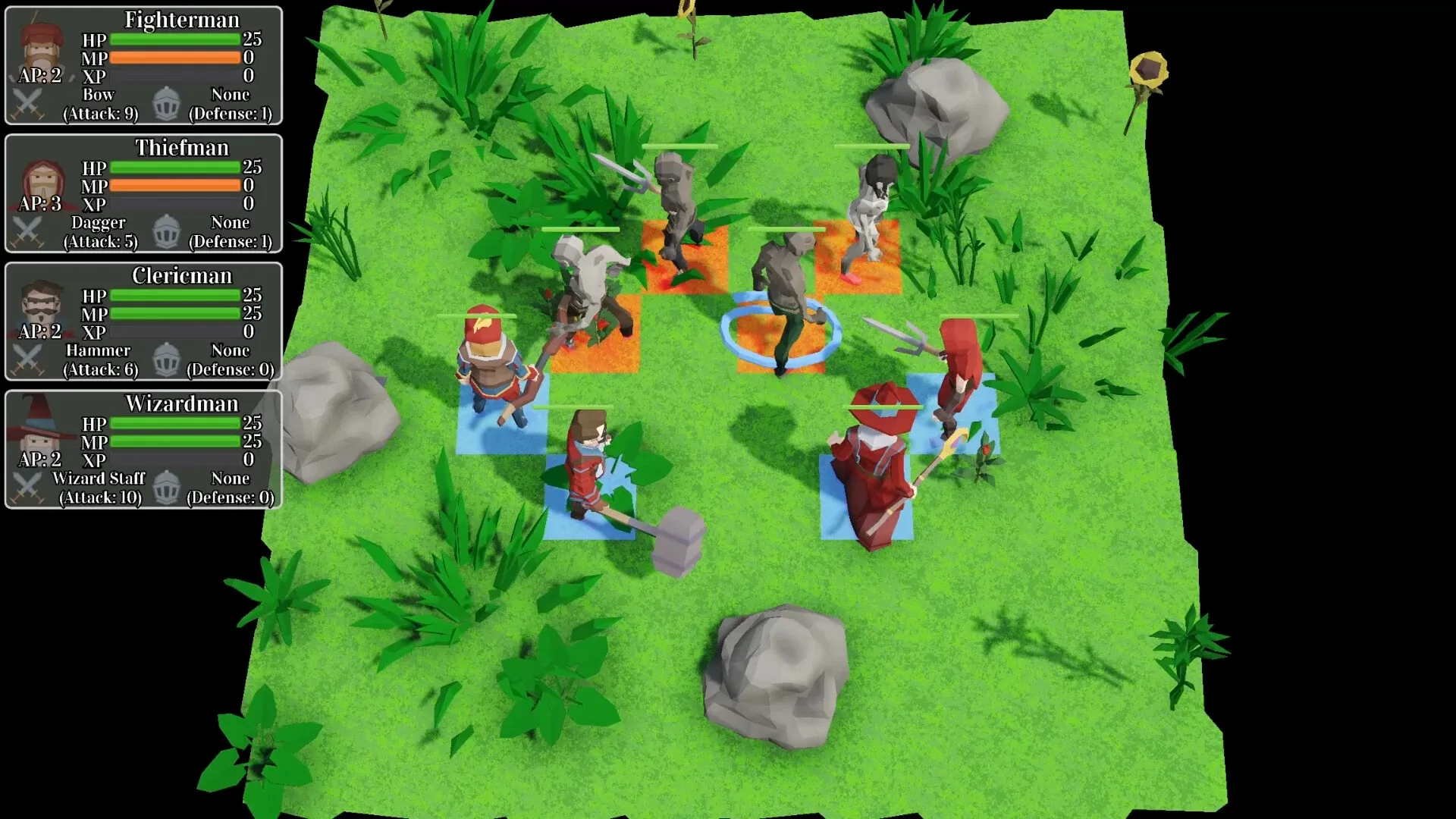1456x819 pixels.
Task: Select Clericman's Hammer weapon icon
Action: point(28,359)
